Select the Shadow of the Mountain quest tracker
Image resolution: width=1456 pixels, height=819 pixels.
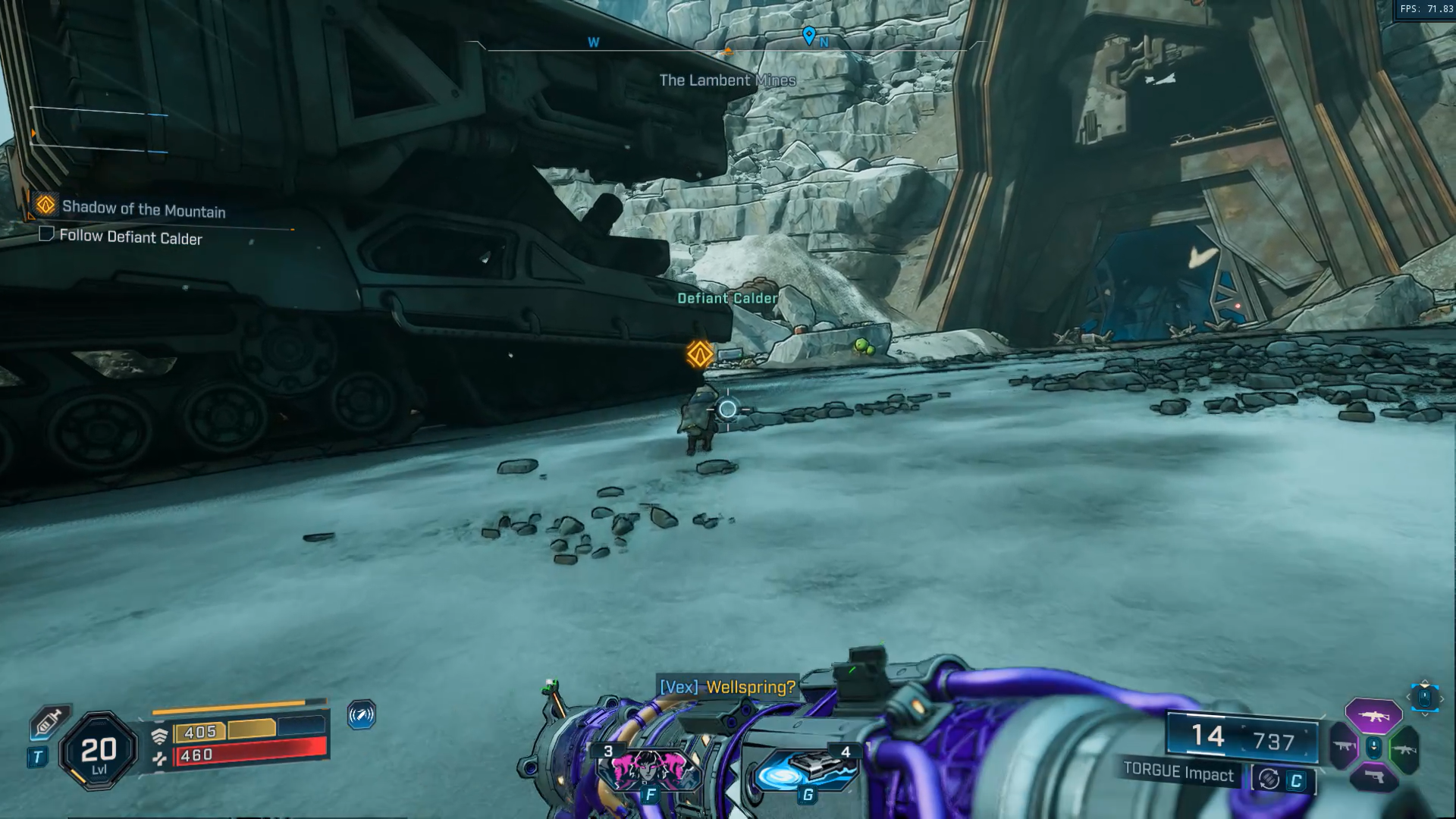[x=143, y=209]
